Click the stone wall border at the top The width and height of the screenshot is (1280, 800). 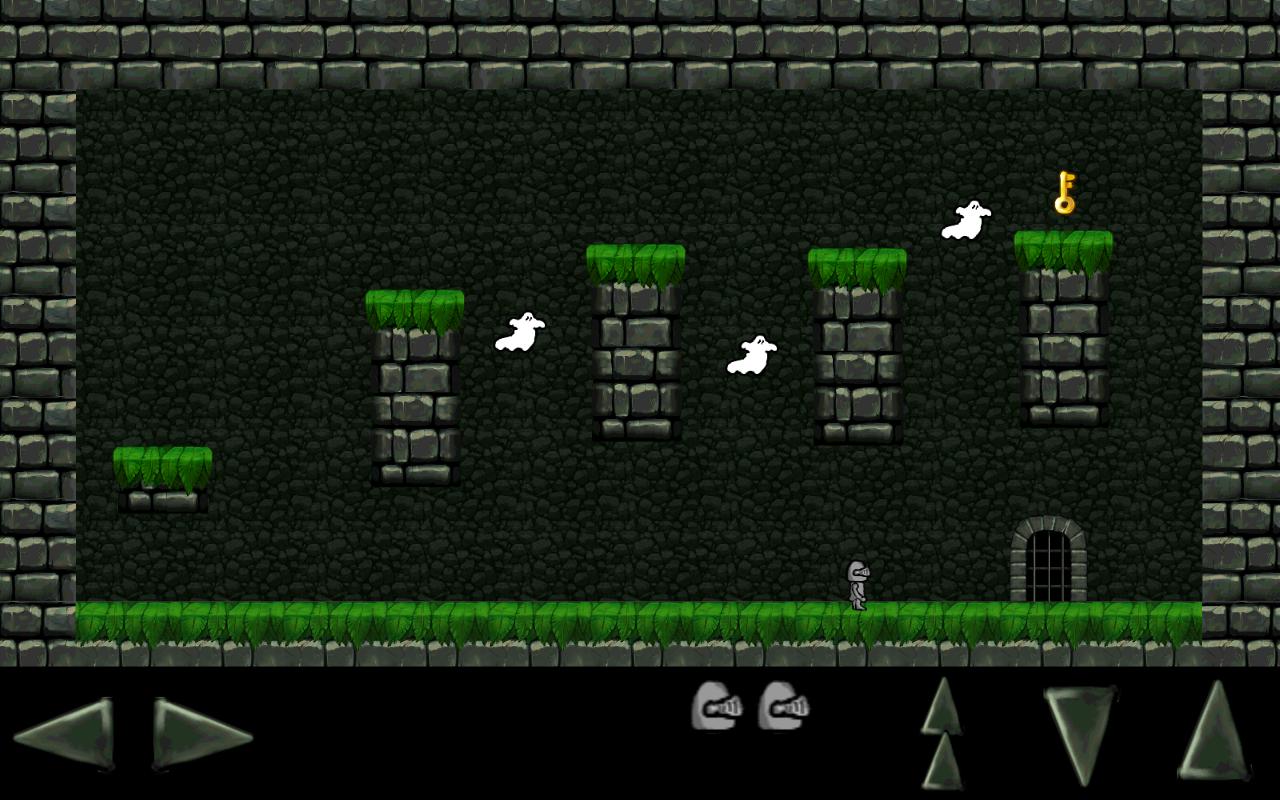pos(640,40)
